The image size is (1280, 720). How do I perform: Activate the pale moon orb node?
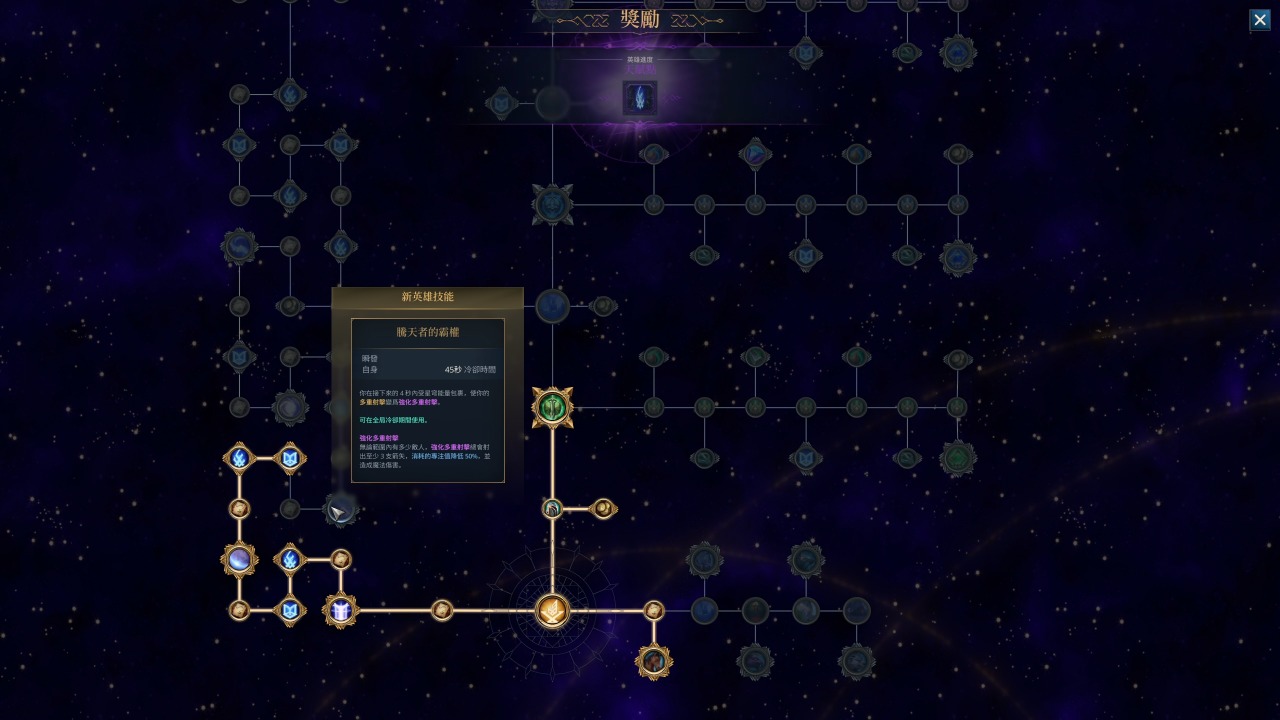(239, 559)
